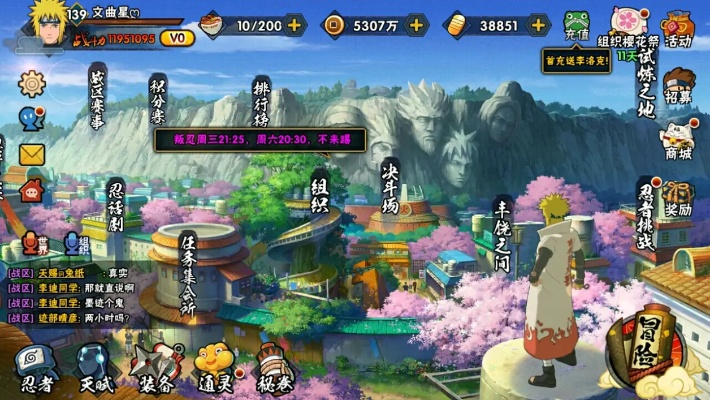The height and width of the screenshot is (400, 710).
Task: Open the mail envelope icon
Action: [x=32, y=154]
